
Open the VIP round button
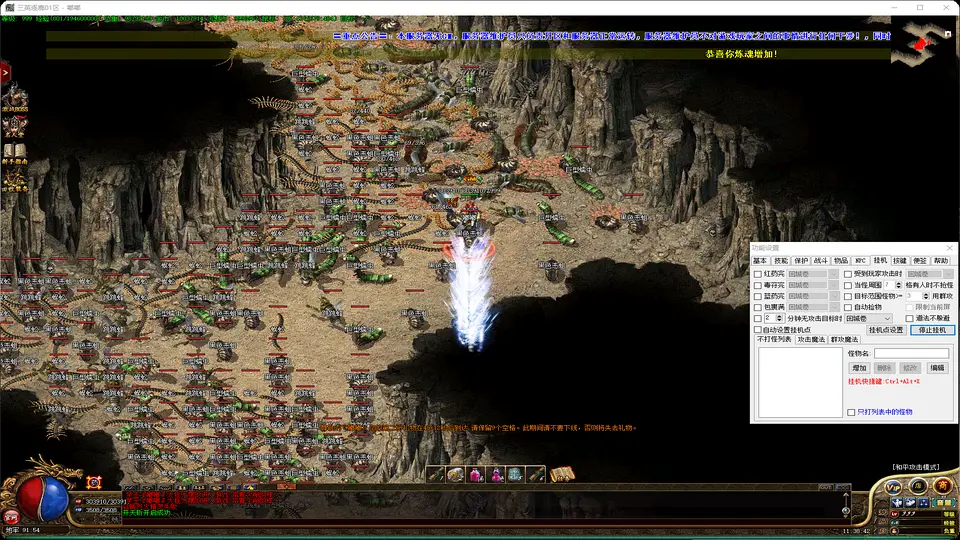pos(894,486)
